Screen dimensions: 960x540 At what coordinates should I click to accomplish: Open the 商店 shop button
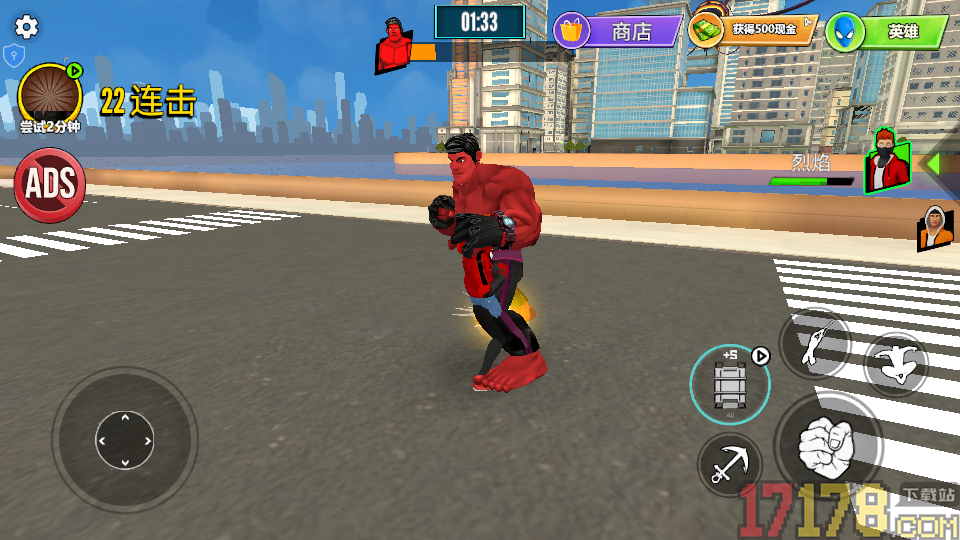pos(617,31)
